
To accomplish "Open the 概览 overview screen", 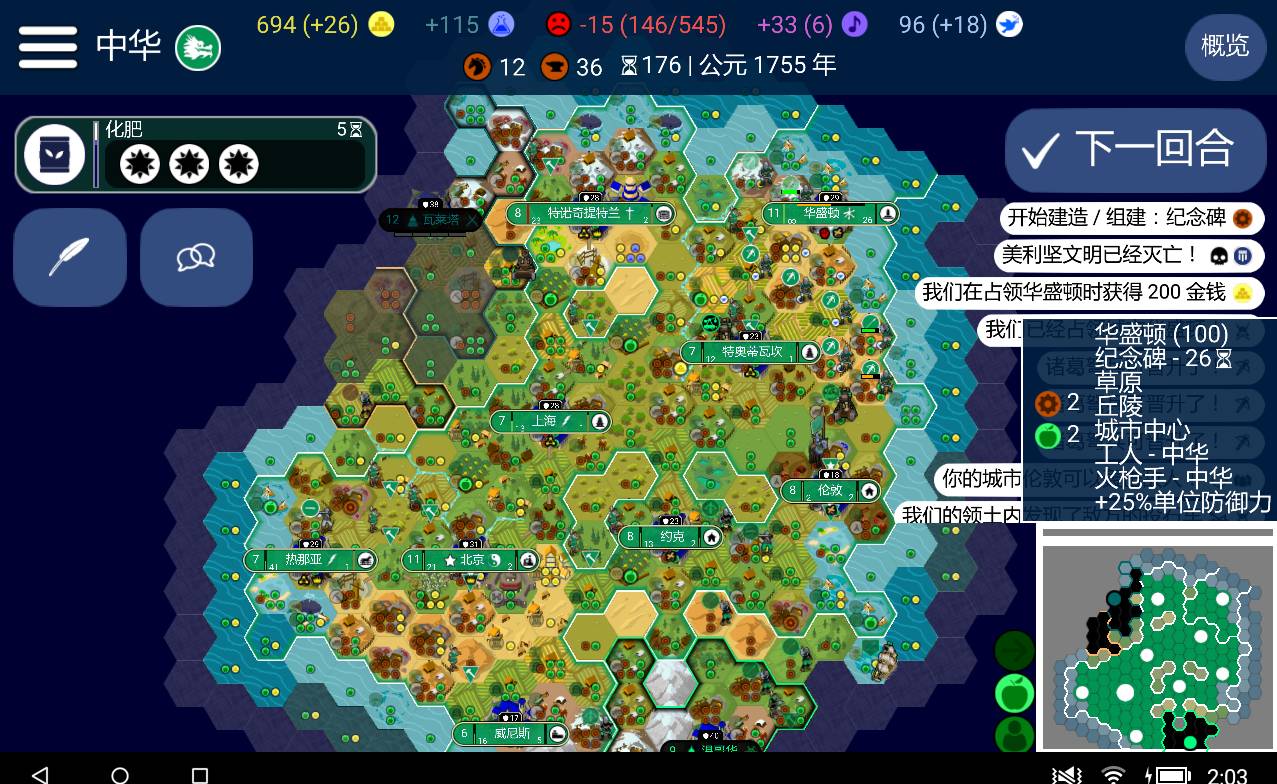I will click(x=1224, y=45).
